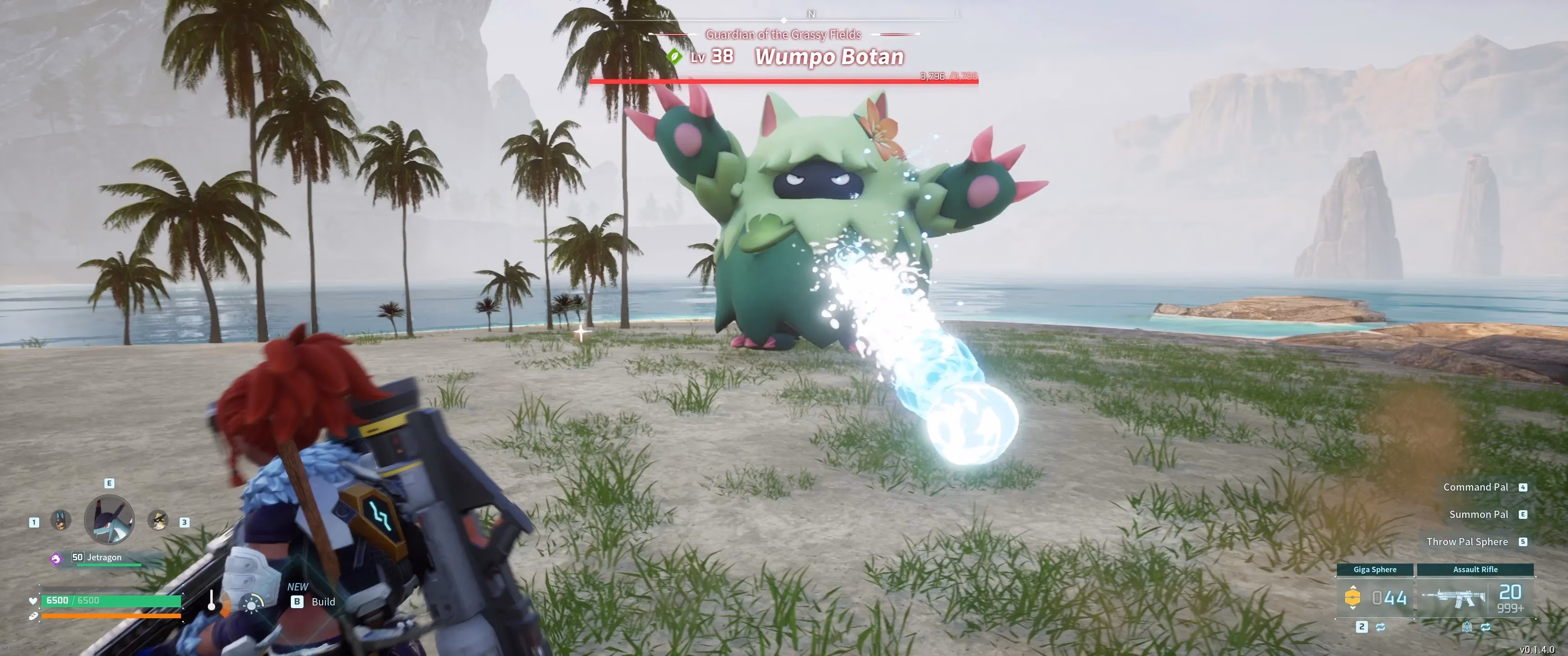Click the sun time-of-day indicator
1568x656 pixels.
click(x=252, y=603)
